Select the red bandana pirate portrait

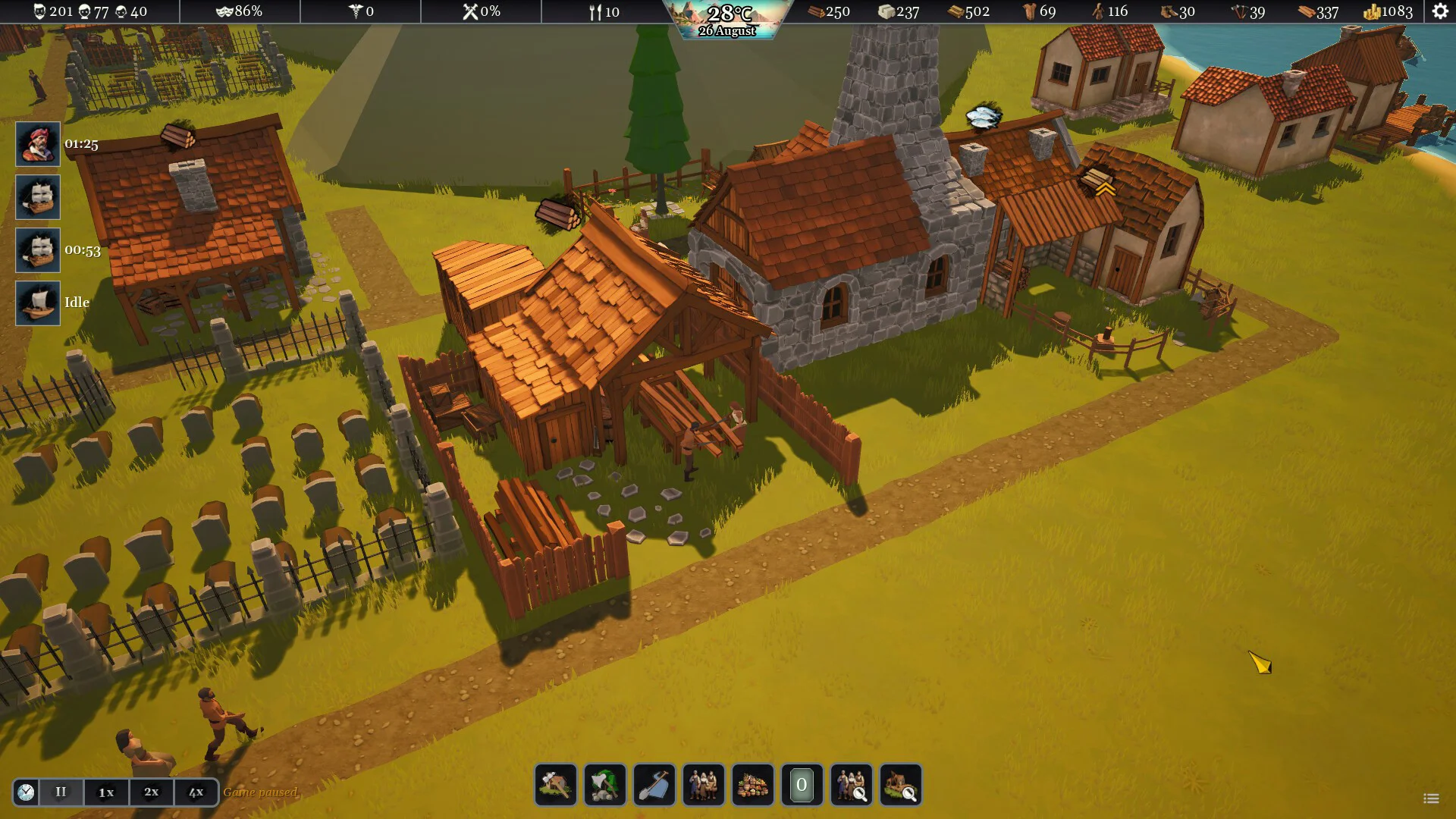[x=38, y=144]
